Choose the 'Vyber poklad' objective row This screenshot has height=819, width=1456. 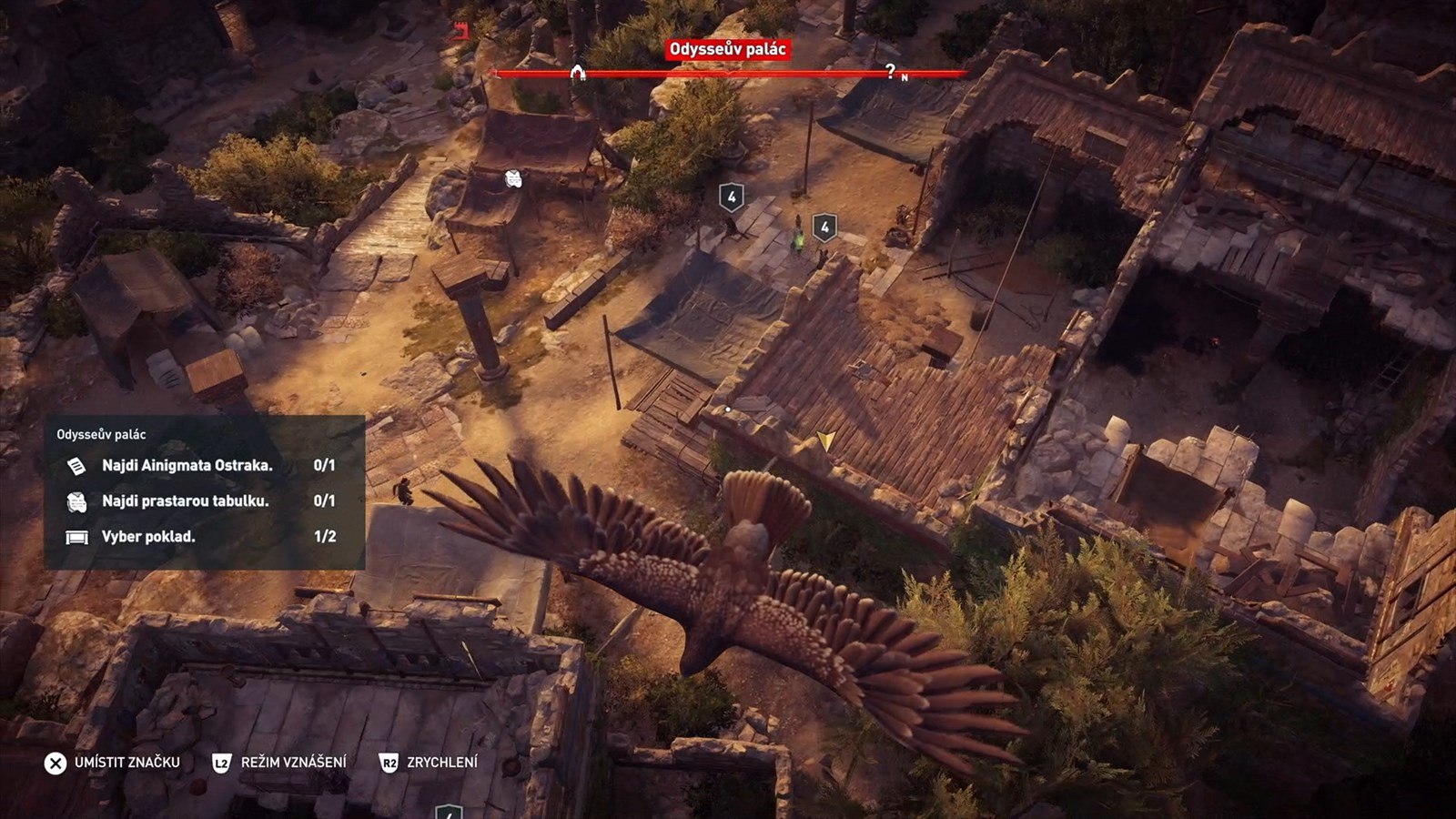[x=148, y=537]
